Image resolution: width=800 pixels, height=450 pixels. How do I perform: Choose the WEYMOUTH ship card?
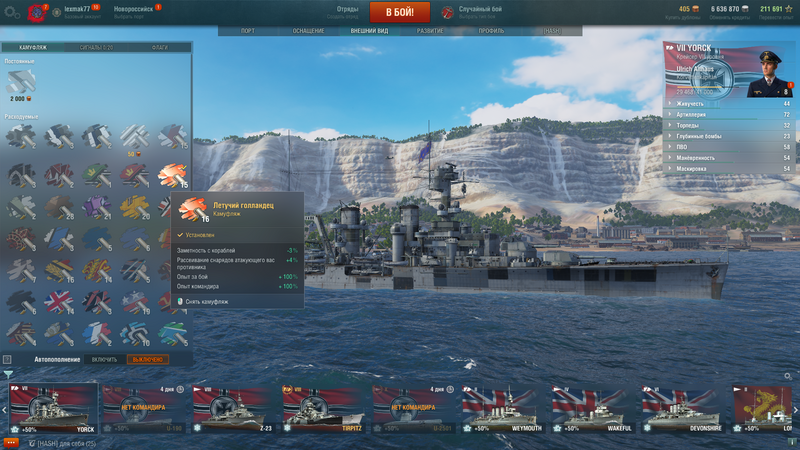pyautogui.click(x=502, y=410)
